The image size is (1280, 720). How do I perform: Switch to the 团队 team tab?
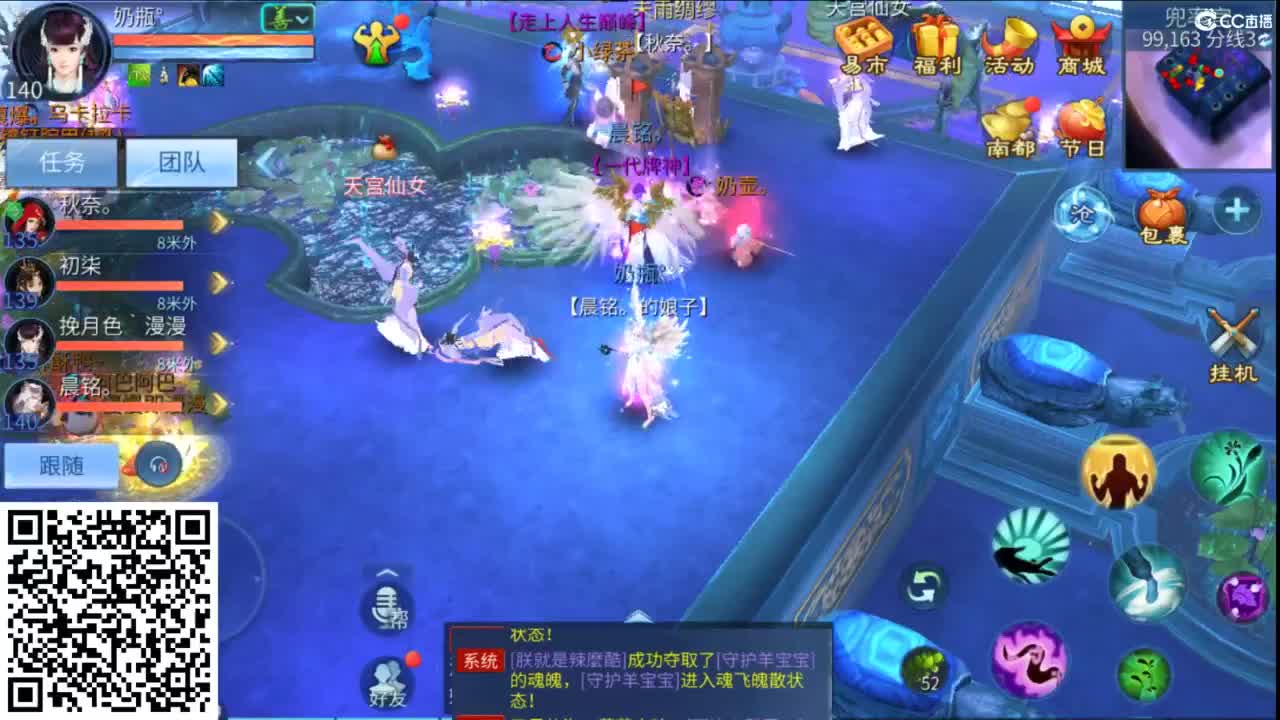click(183, 163)
